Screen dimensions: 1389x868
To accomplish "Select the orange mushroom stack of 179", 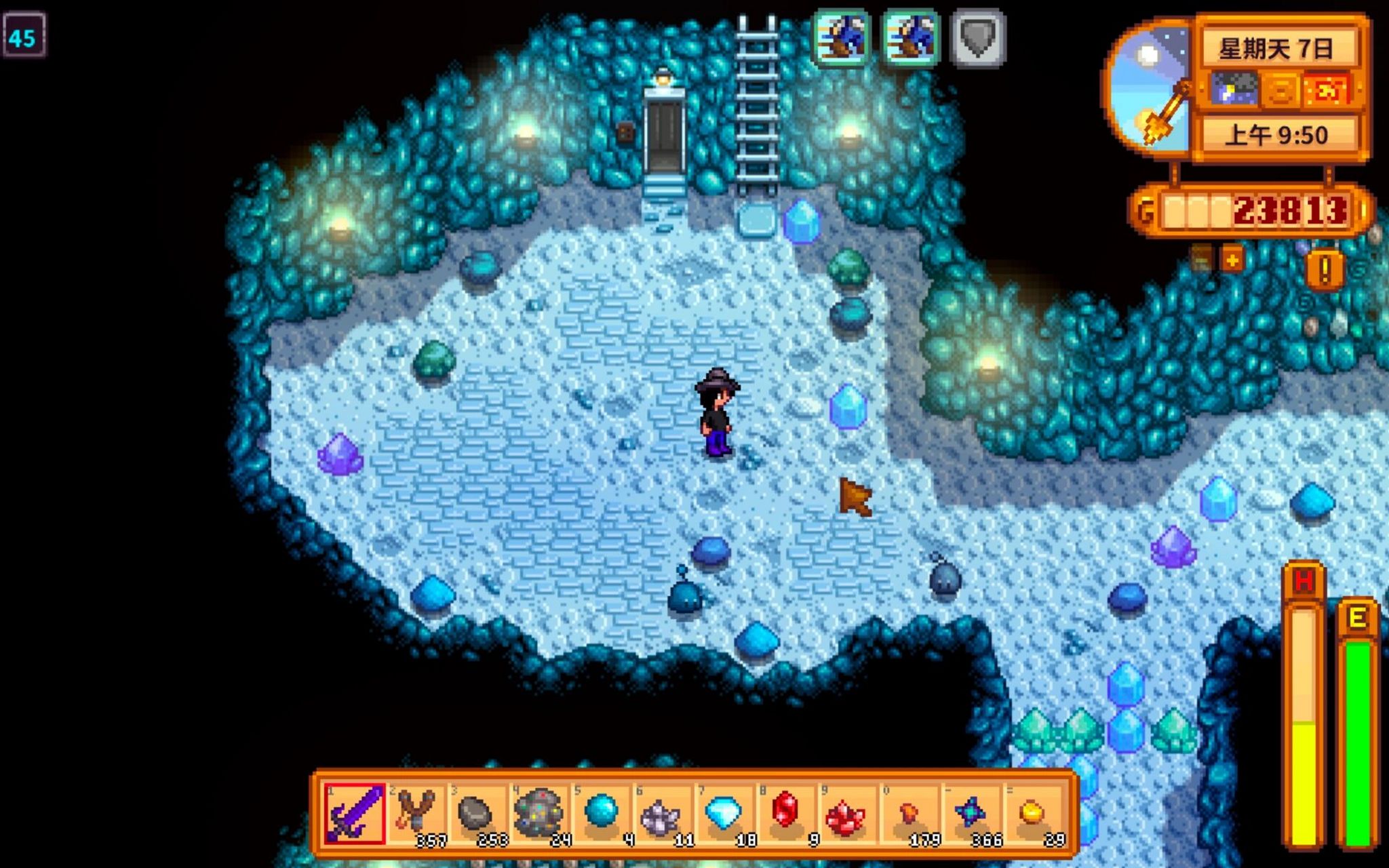I will 908,814.
